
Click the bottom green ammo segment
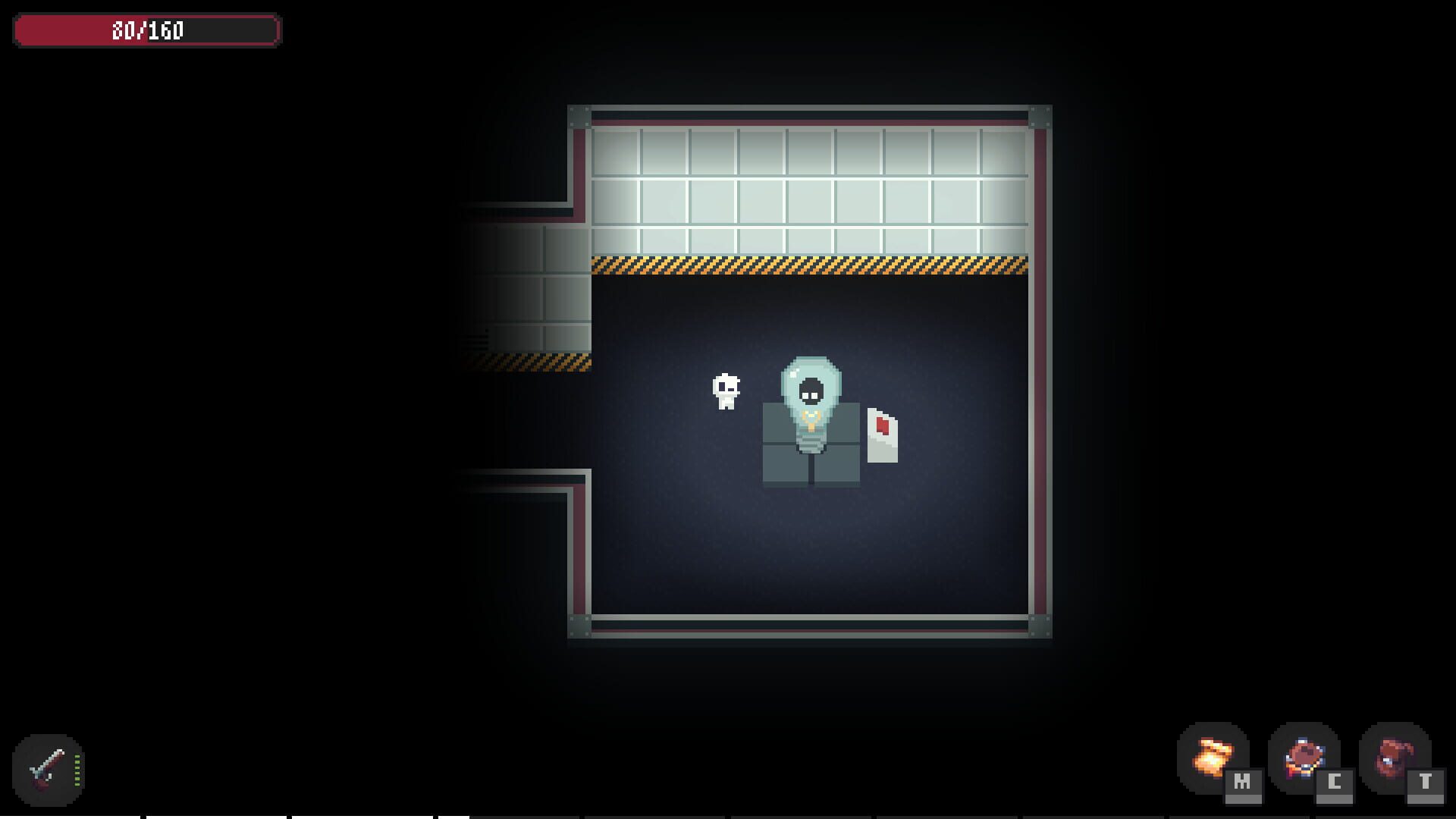click(77, 784)
